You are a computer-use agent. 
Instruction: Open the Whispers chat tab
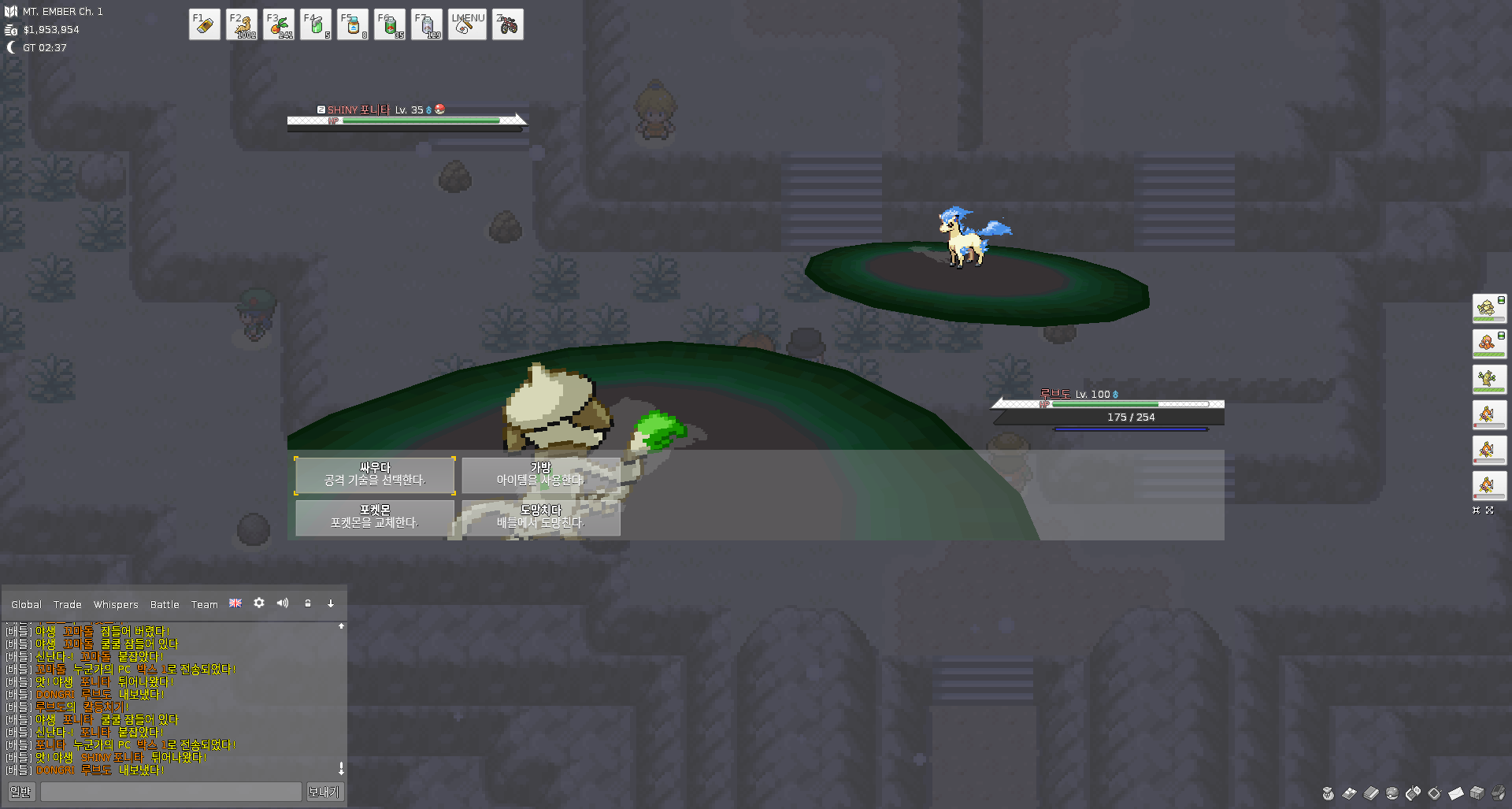[116, 604]
